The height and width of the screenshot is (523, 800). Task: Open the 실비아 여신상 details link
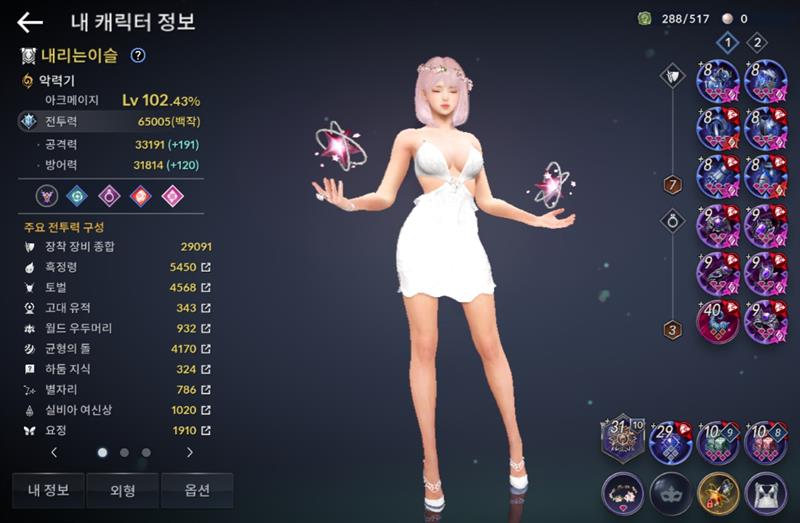206,410
